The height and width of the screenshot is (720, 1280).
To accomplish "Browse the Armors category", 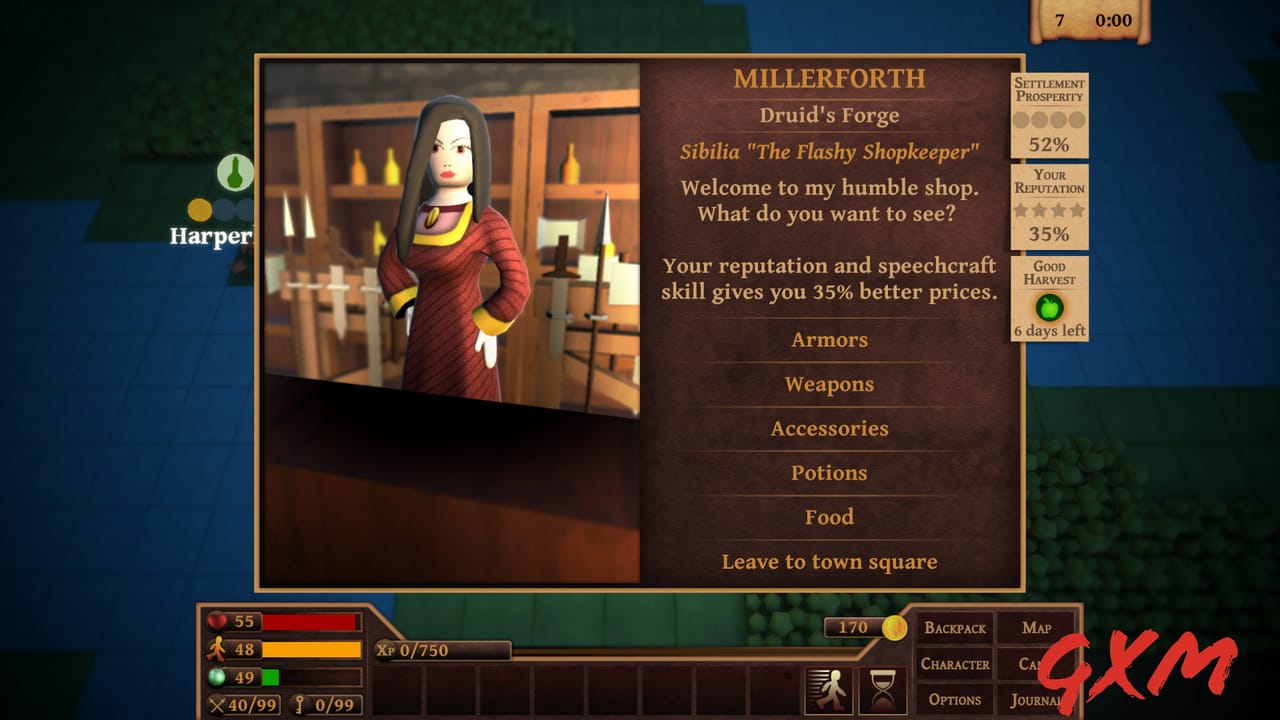I will (829, 340).
